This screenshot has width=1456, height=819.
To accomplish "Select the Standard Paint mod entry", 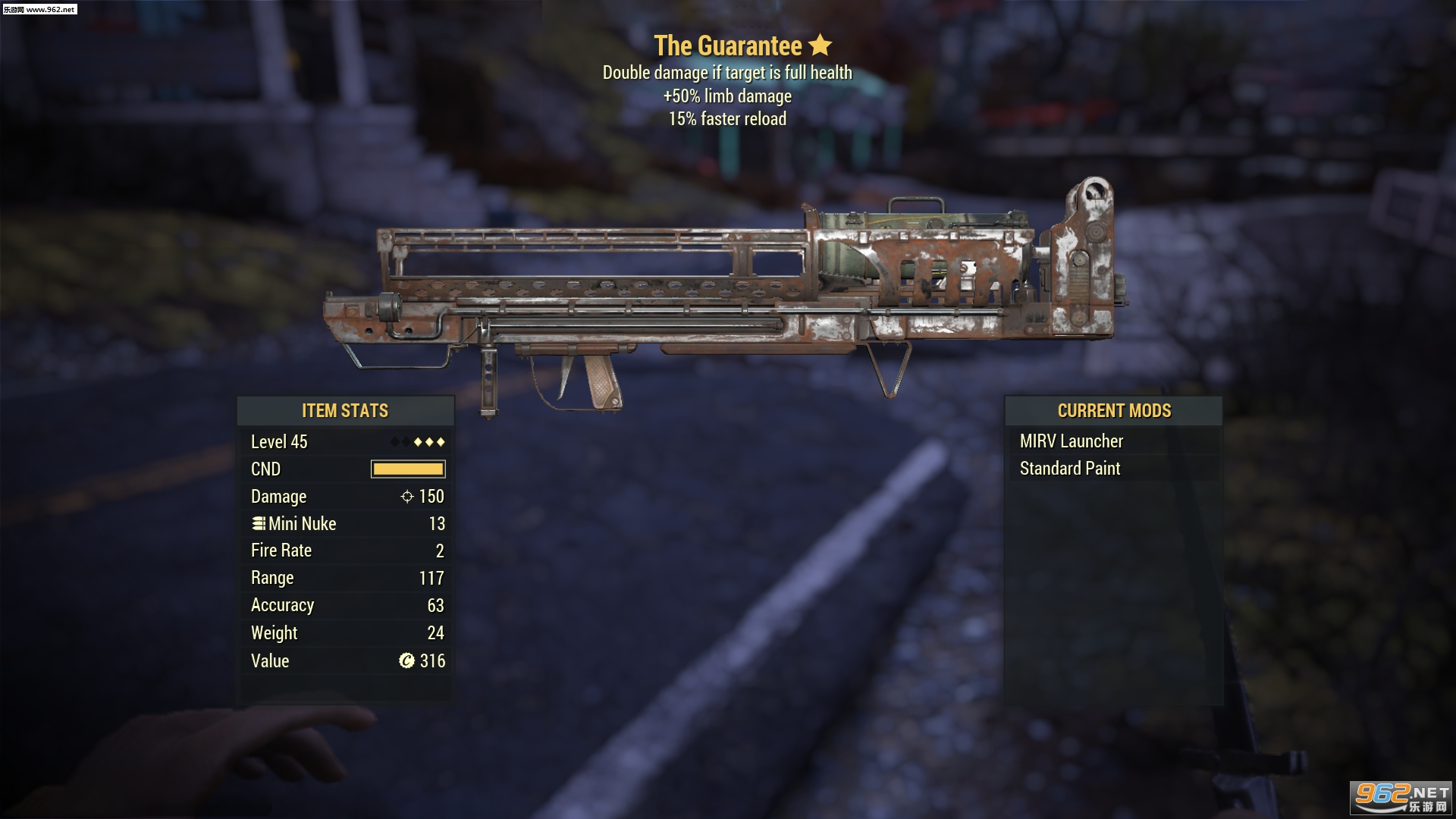I will point(1069,469).
